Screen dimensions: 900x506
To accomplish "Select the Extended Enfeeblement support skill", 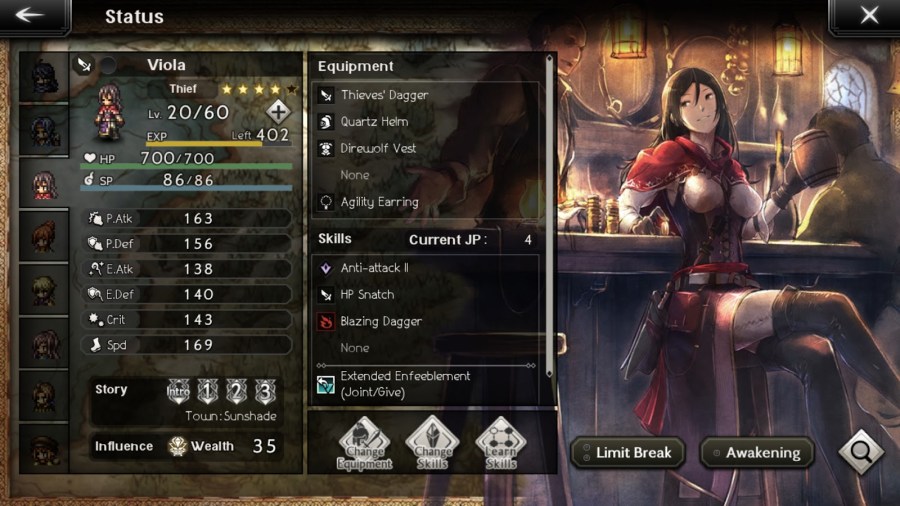I will tap(427, 384).
